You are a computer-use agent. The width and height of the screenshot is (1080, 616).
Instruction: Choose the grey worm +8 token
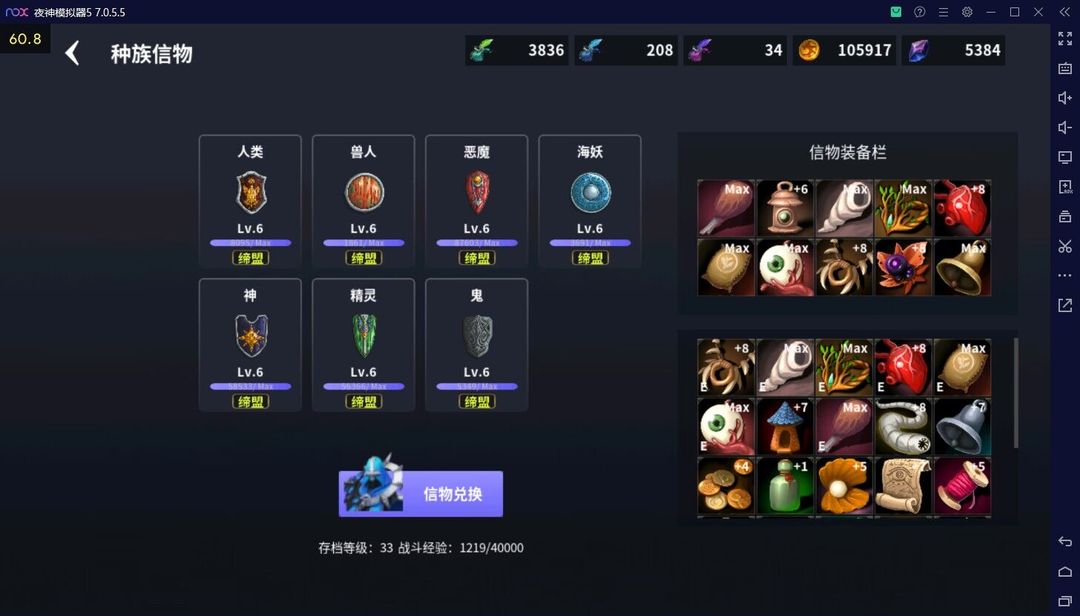point(903,427)
